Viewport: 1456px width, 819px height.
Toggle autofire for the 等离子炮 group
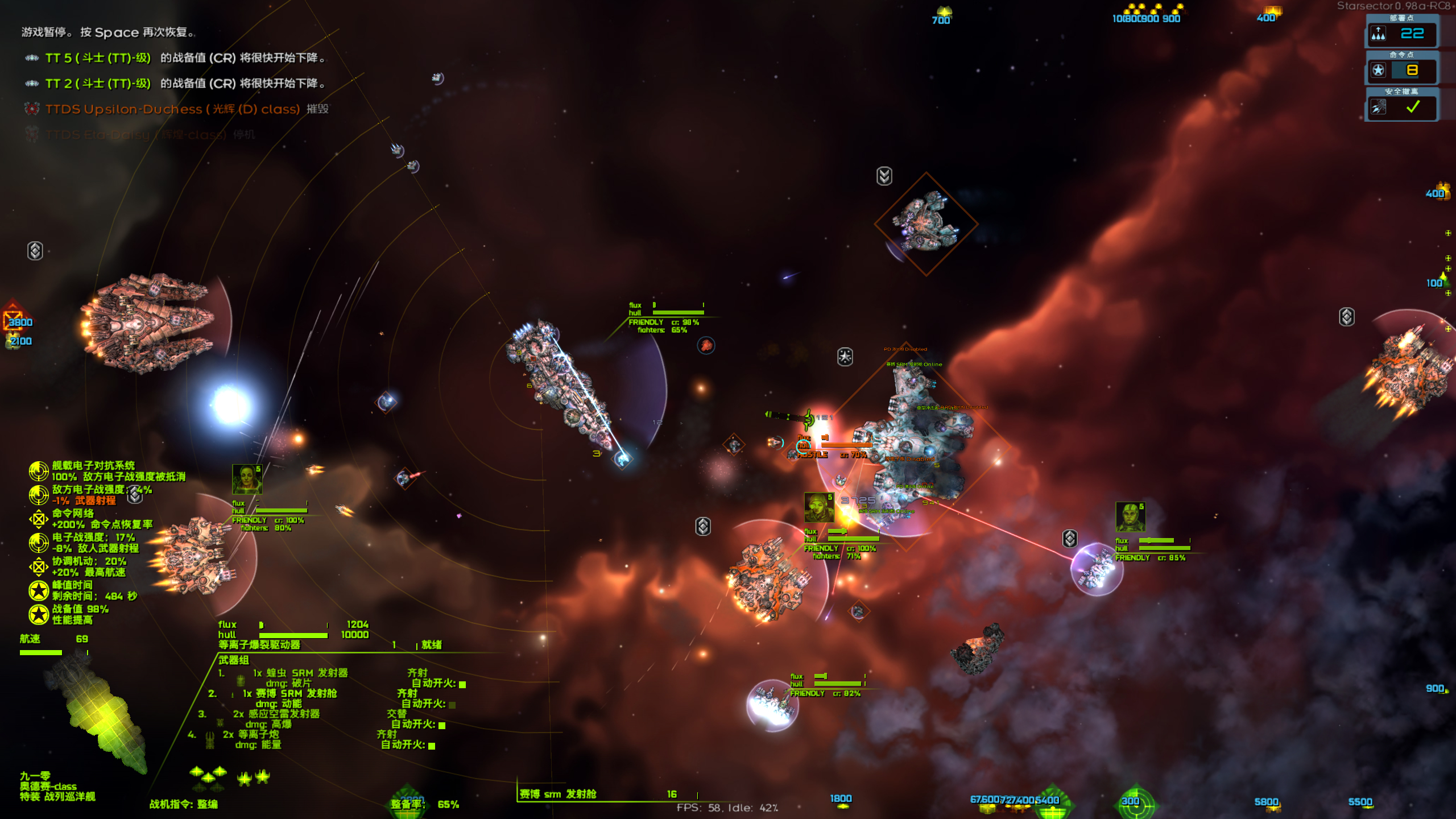coord(432,746)
